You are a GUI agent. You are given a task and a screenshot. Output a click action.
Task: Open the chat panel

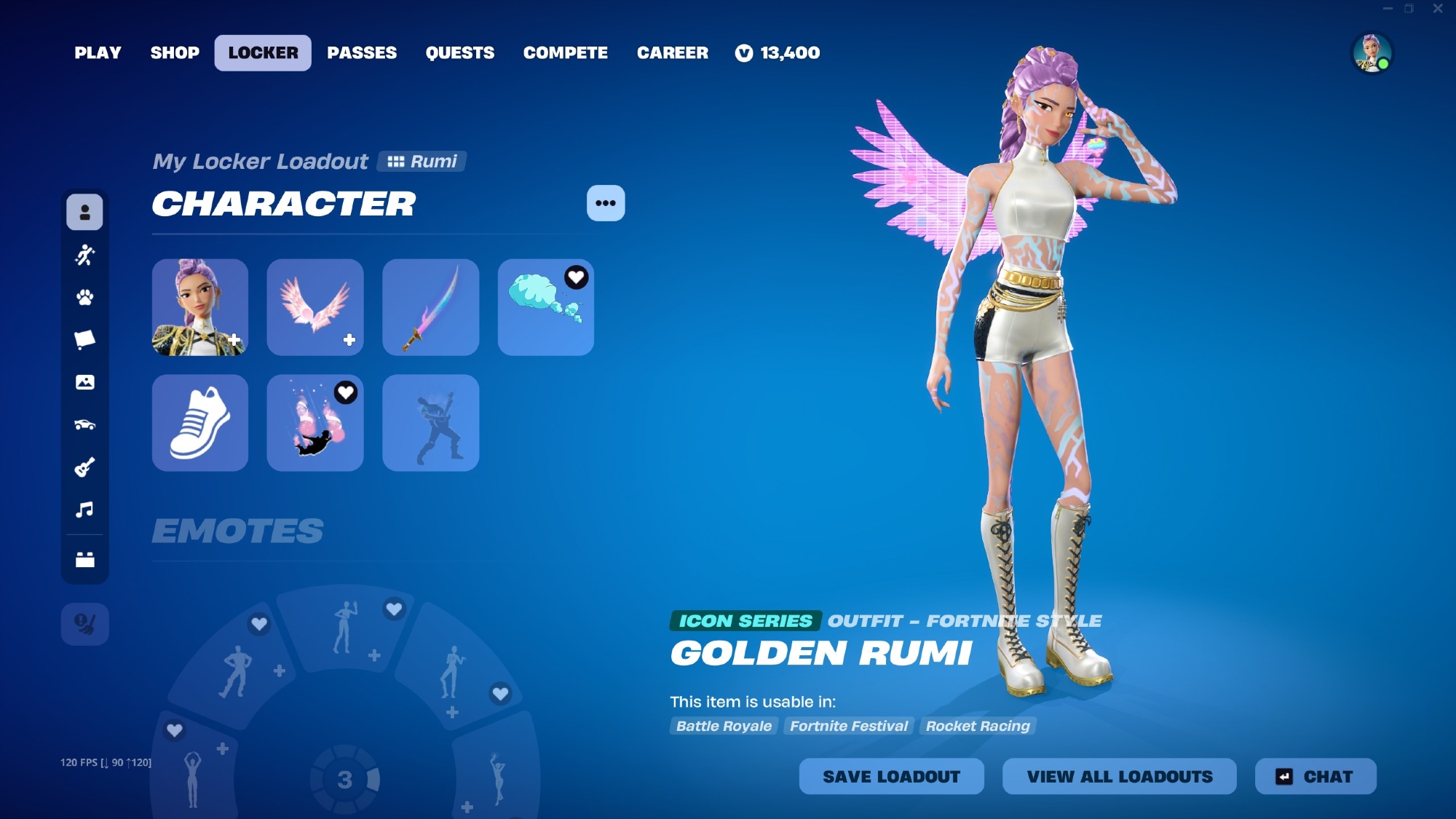coord(1315,777)
